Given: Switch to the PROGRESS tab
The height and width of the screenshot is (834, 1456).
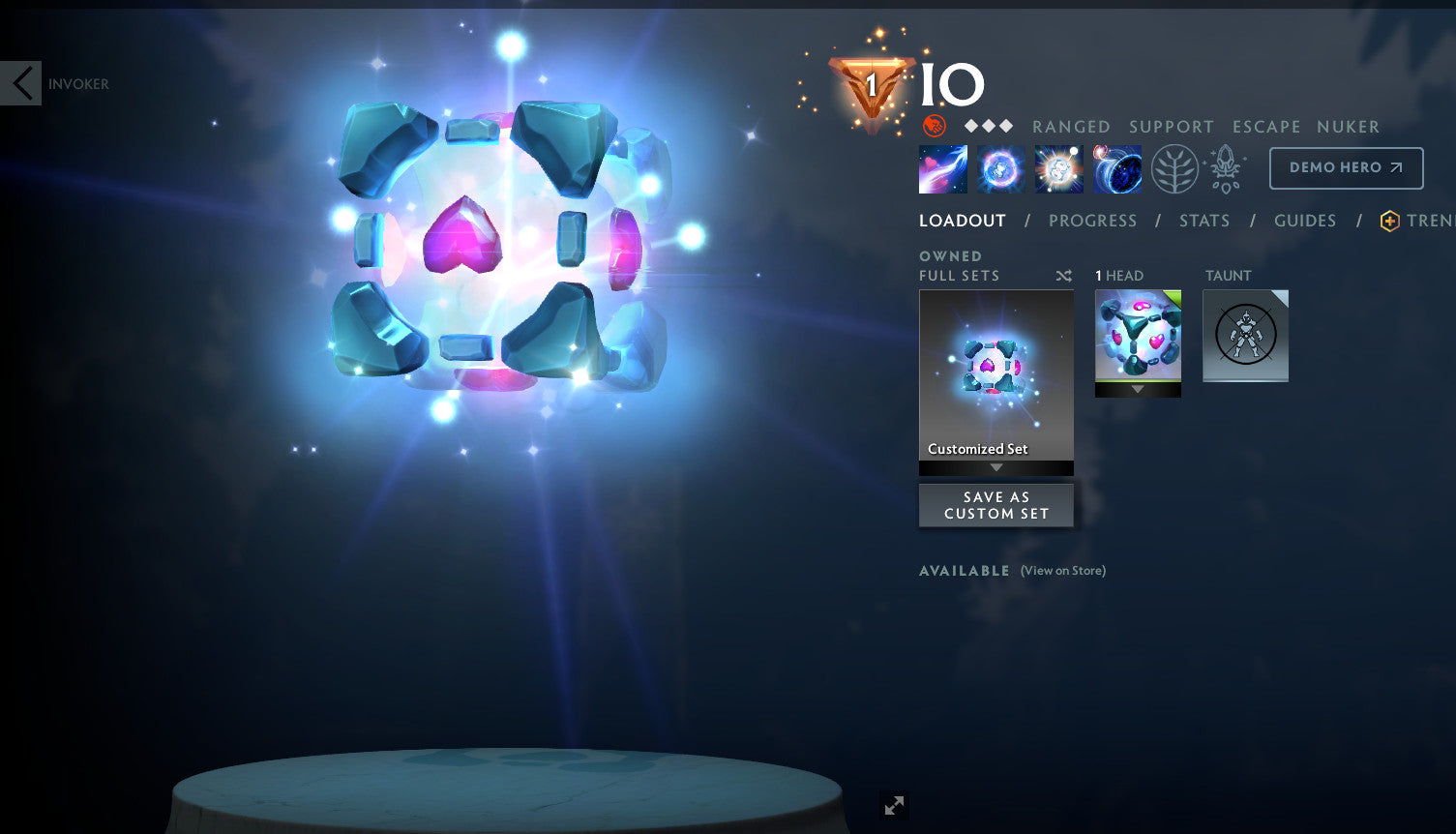Looking at the screenshot, I should pos(1093,221).
